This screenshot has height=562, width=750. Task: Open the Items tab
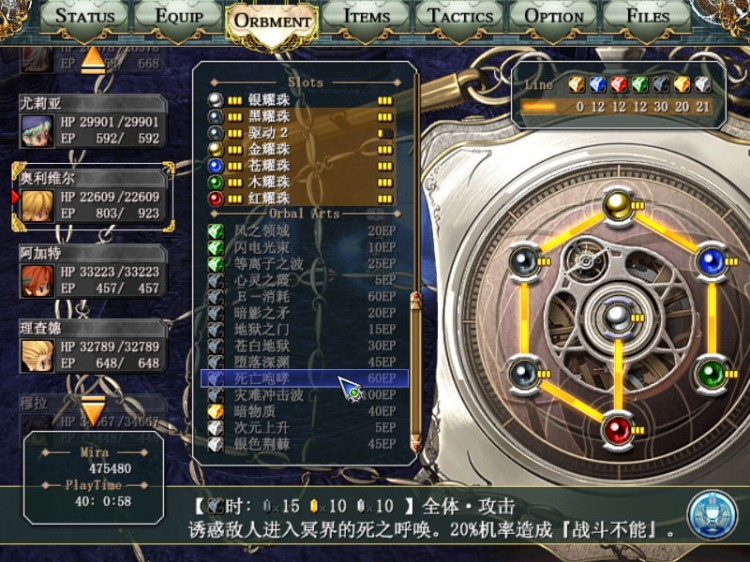366,17
